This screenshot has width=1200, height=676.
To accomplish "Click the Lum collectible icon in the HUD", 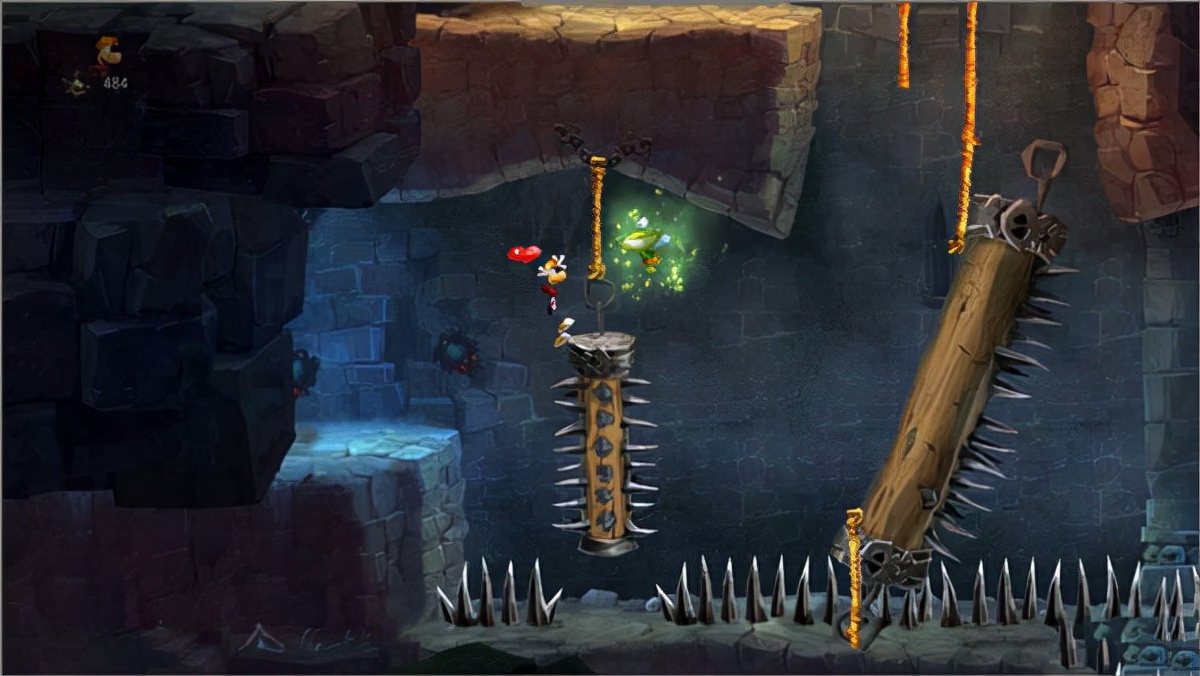I will point(76,85).
